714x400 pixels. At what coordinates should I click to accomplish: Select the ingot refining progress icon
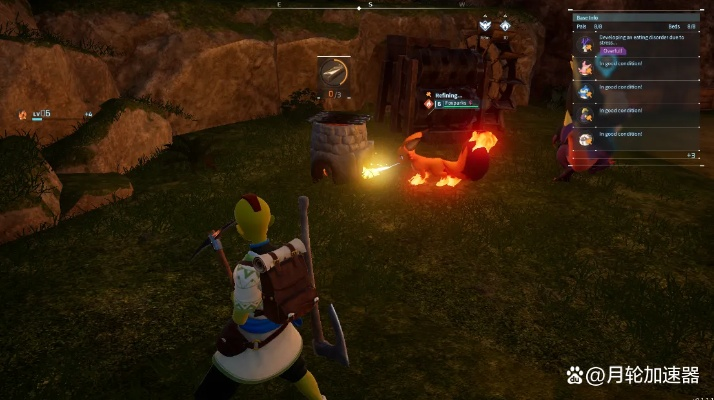334,72
